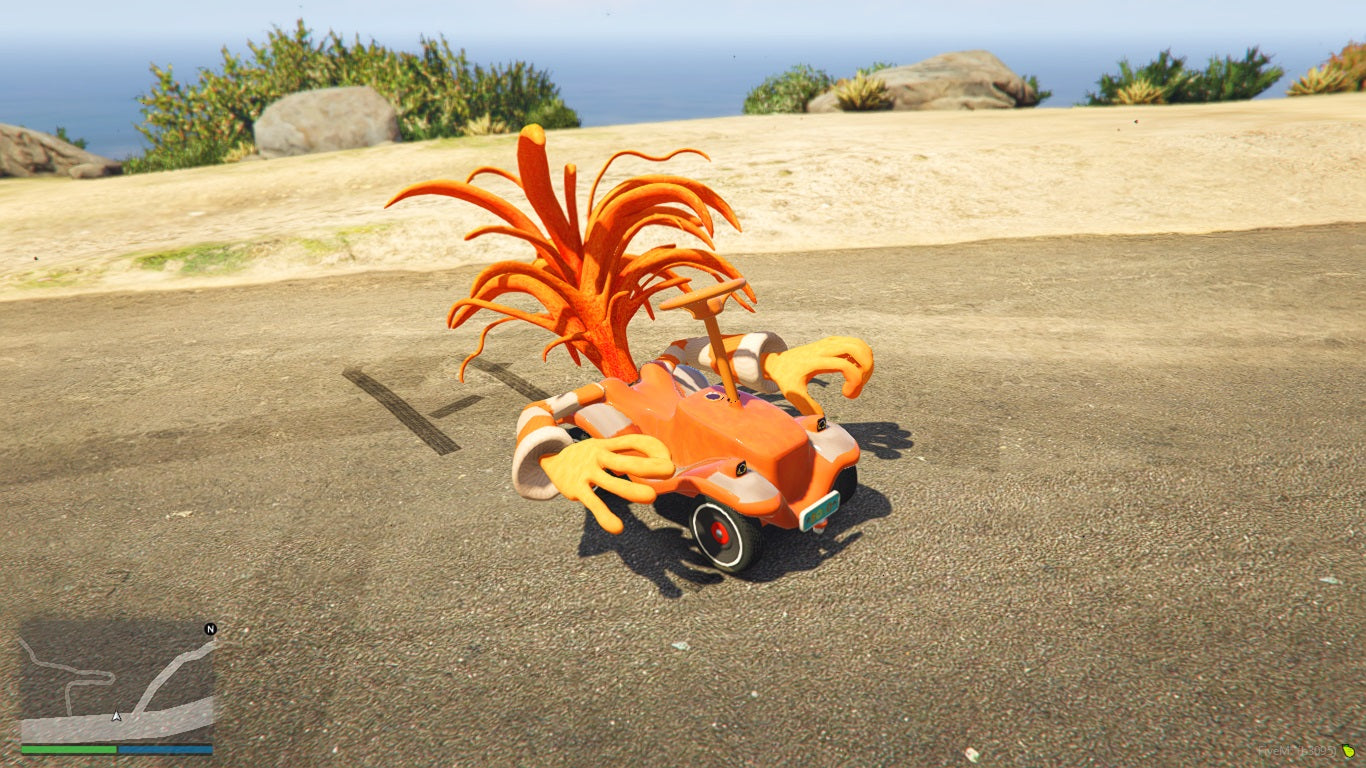Image resolution: width=1366 pixels, height=768 pixels.
Task: Open the radar minimap
Action: (x=117, y=682)
